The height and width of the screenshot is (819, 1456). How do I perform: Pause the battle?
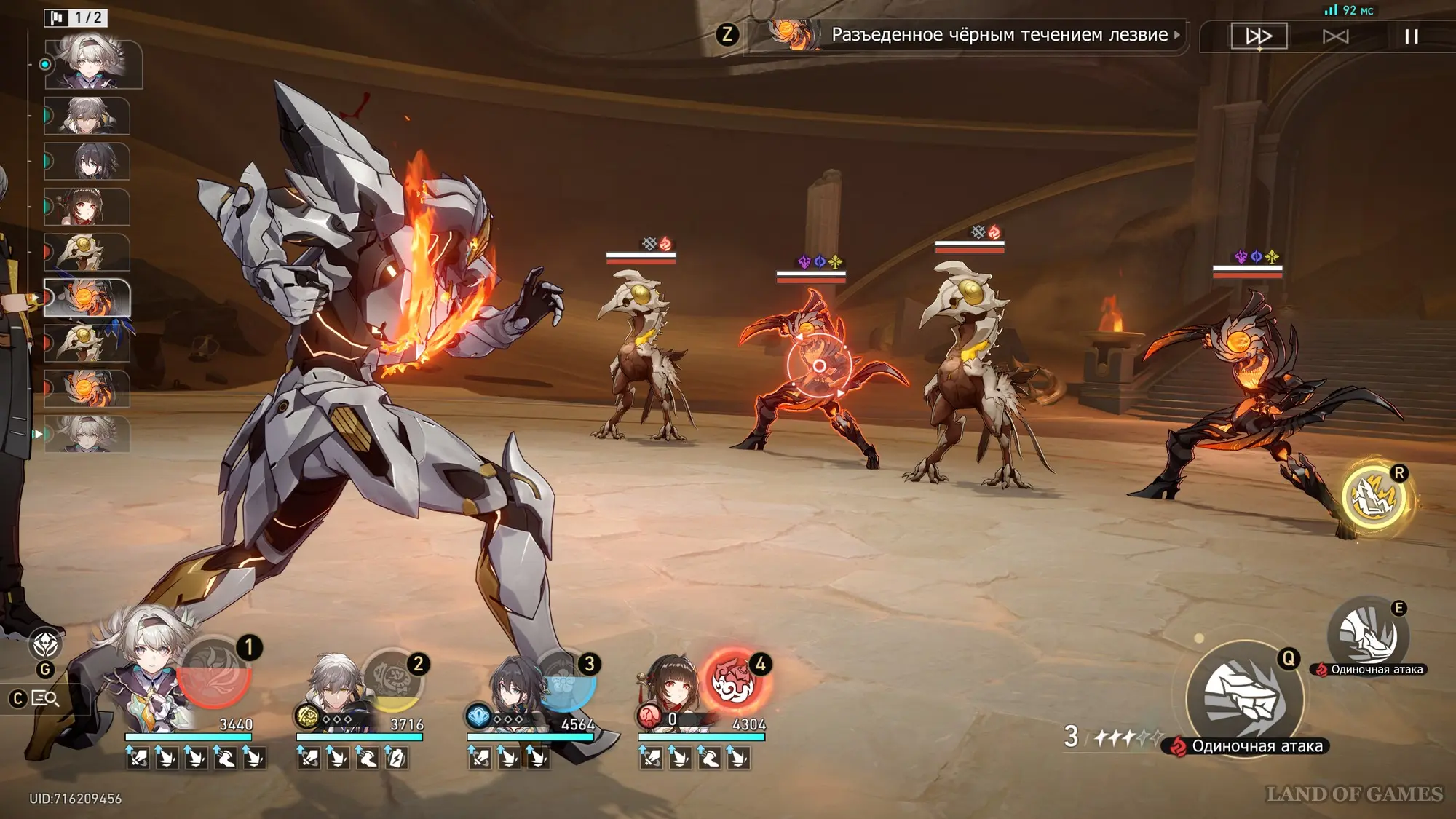pyautogui.click(x=1411, y=36)
